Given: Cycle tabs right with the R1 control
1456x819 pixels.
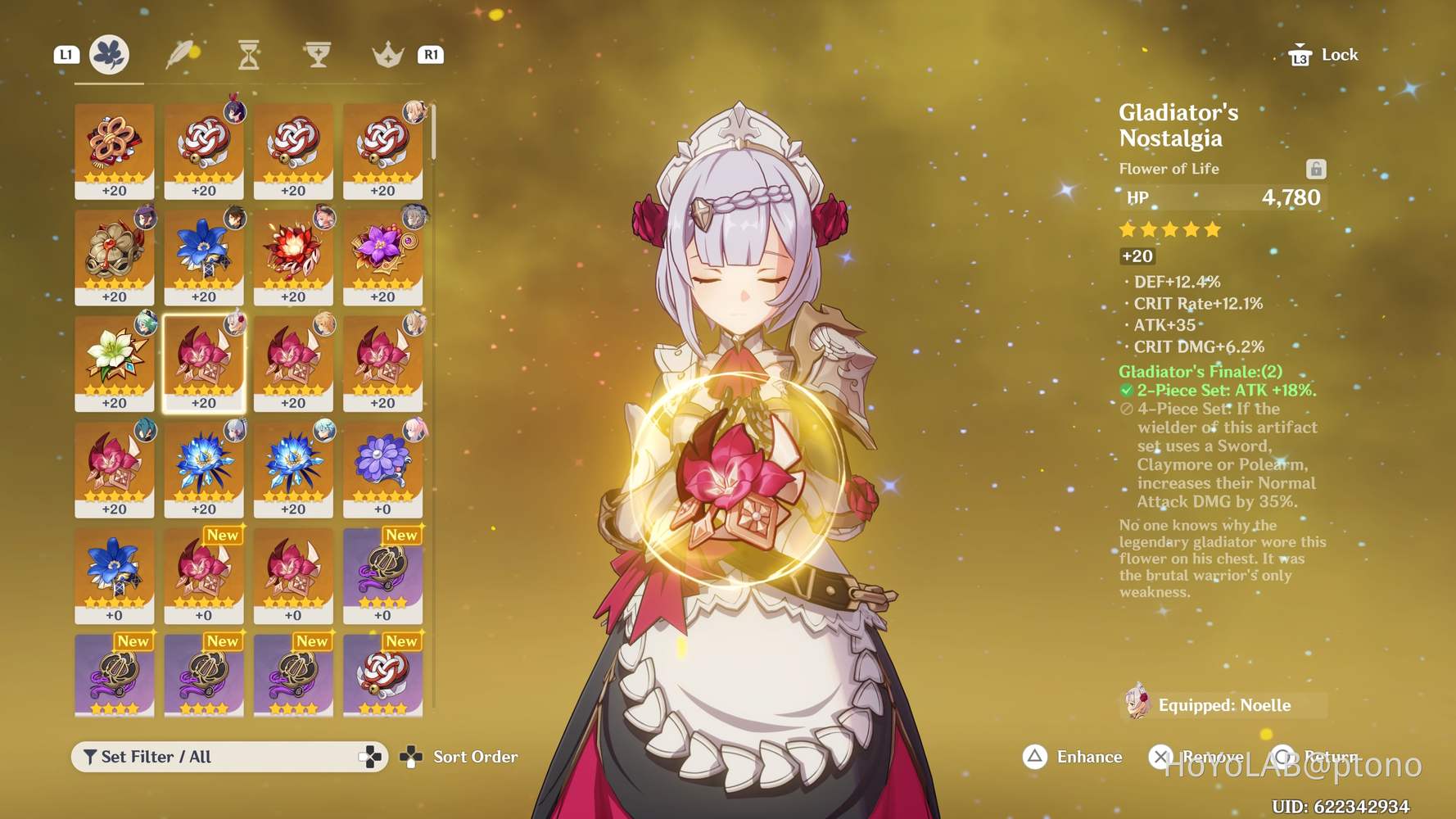Looking at the screenshot, I should [x=430, y=54].
